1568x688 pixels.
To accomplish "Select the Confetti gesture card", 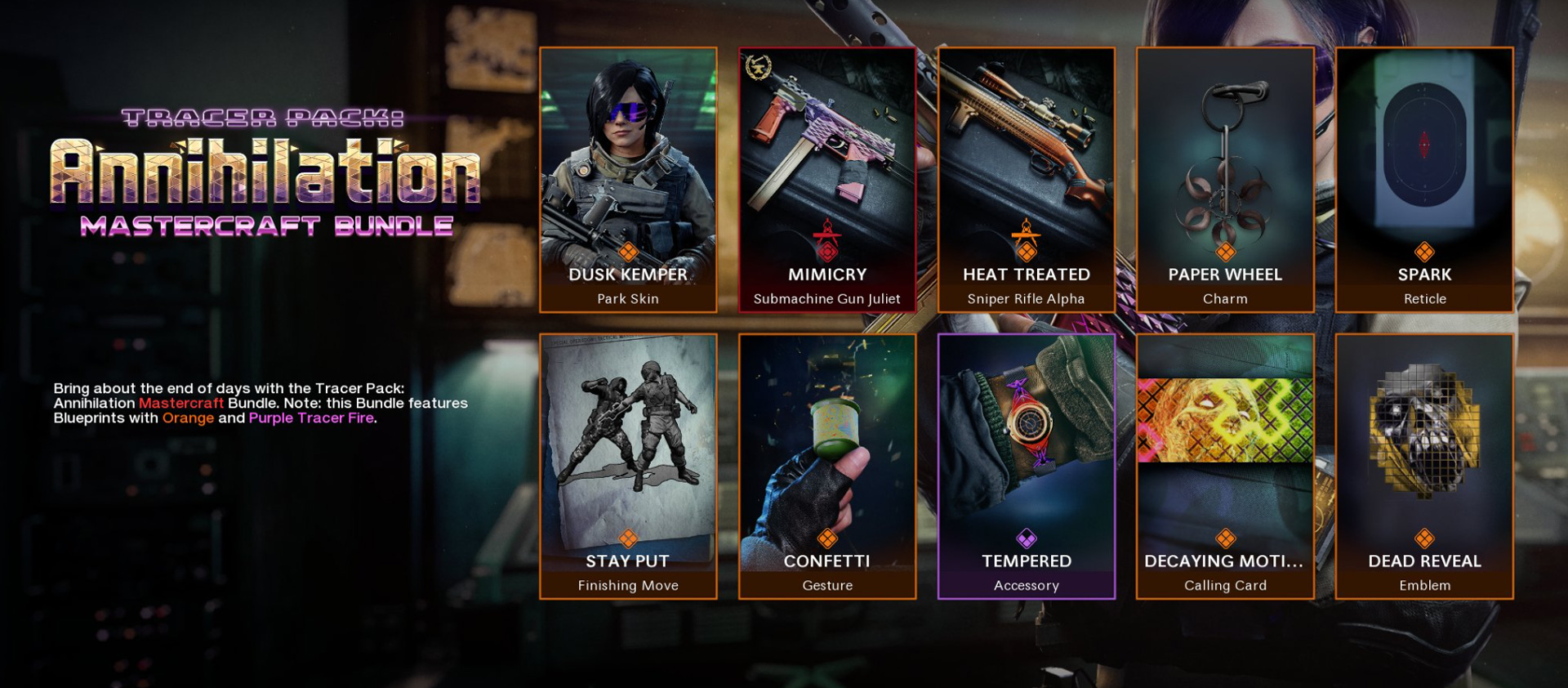I will (x=827, y=467).
